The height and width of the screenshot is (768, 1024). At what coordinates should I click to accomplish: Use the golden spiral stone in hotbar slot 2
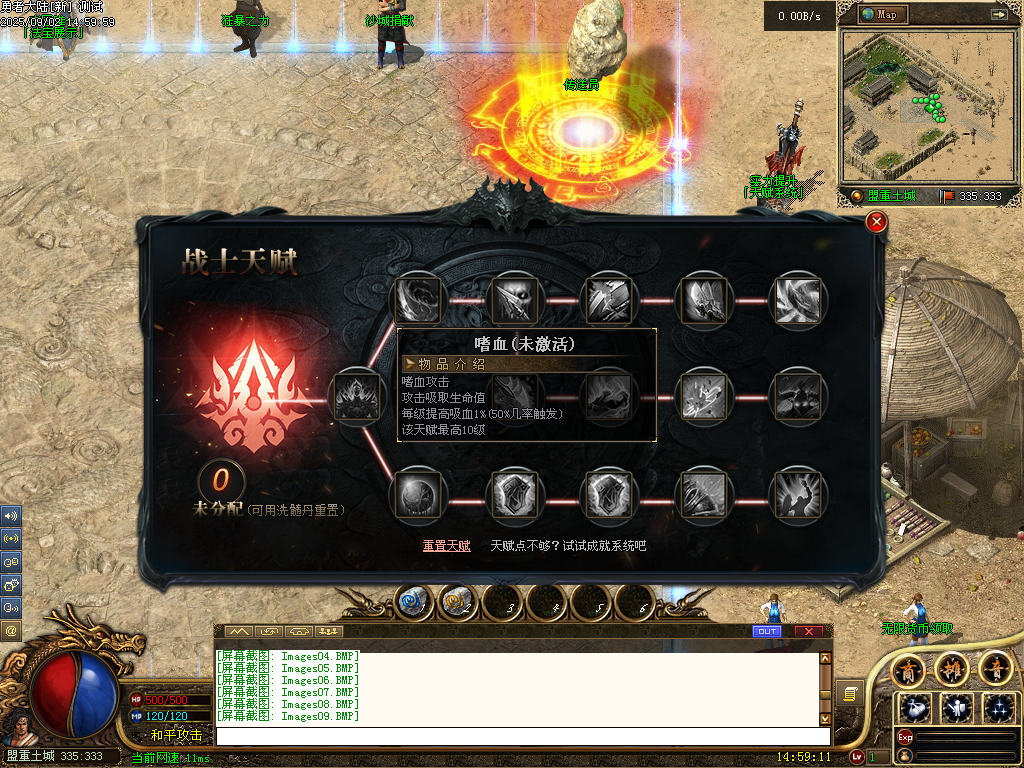[457, 602]
